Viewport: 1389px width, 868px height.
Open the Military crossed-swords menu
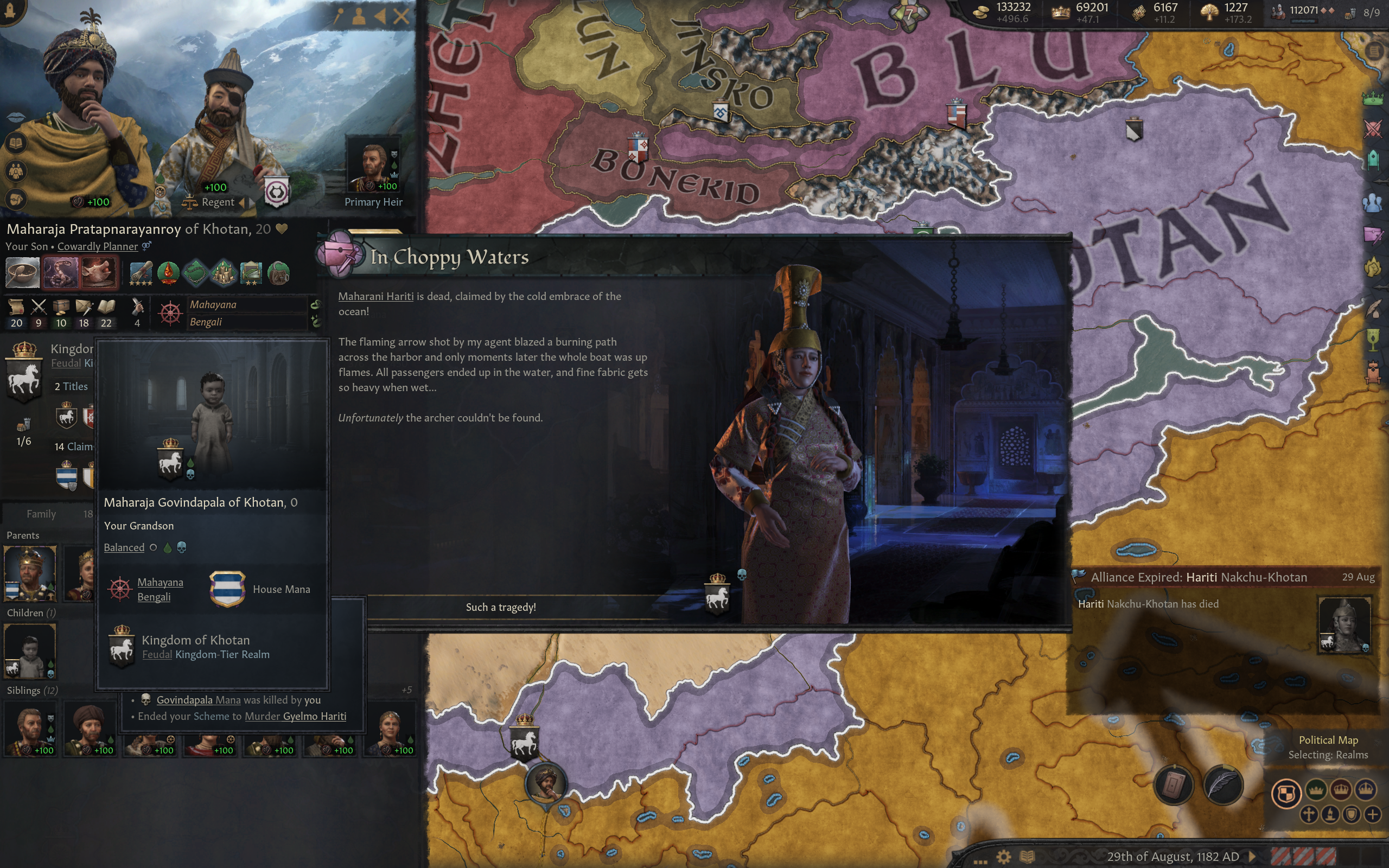tap(1372, 129)
